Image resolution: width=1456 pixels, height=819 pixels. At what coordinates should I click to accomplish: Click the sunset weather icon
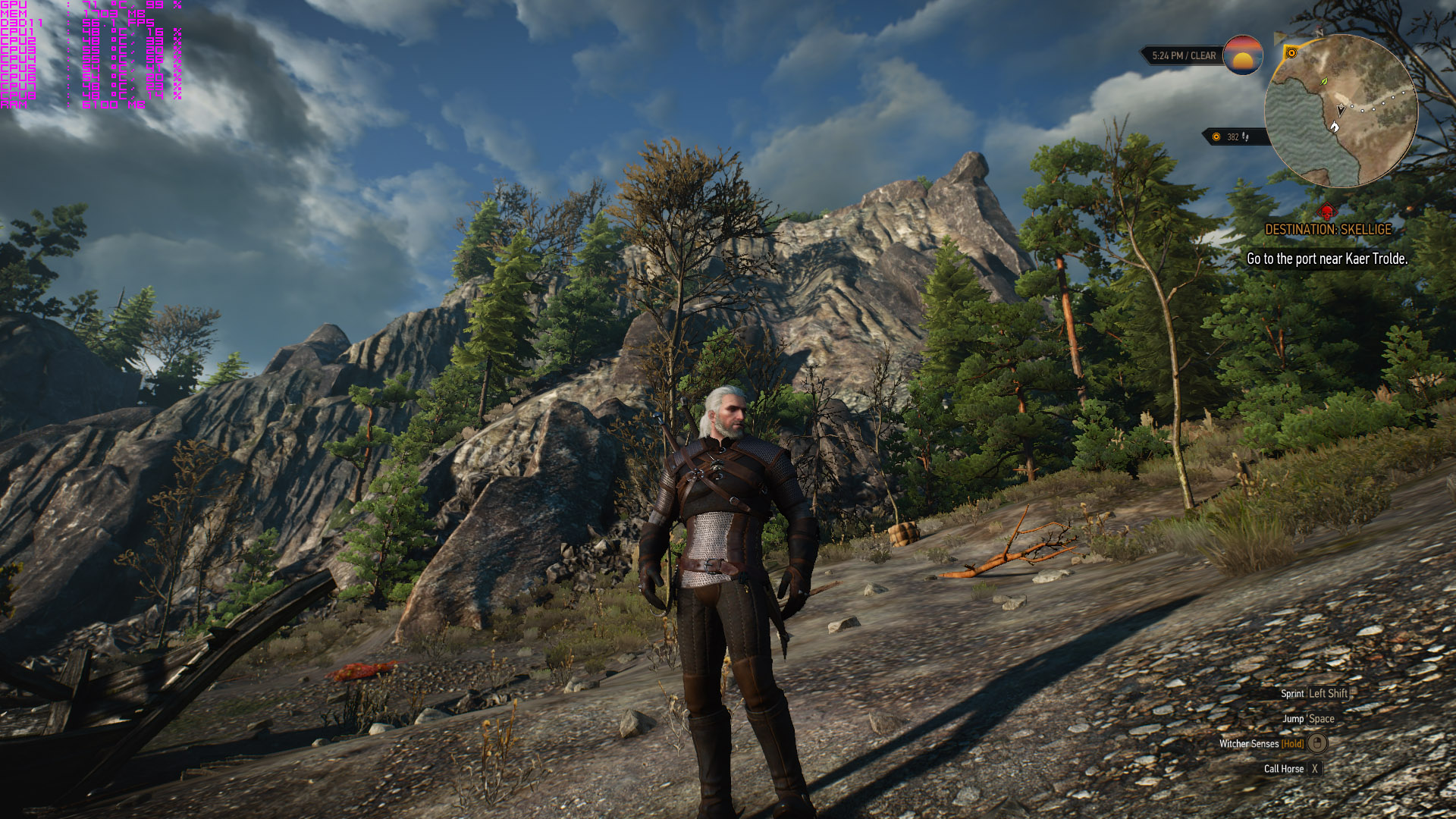click(x=1243, y=55)
